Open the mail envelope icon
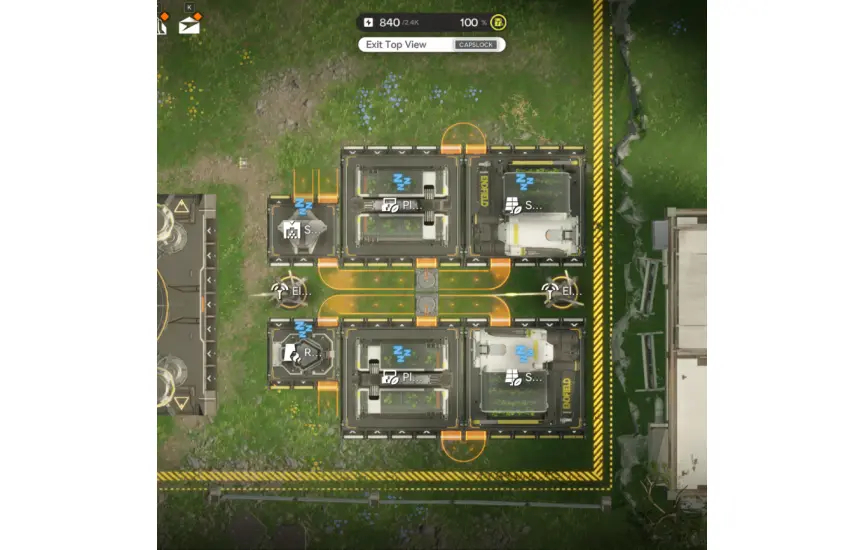 [189, 25]
